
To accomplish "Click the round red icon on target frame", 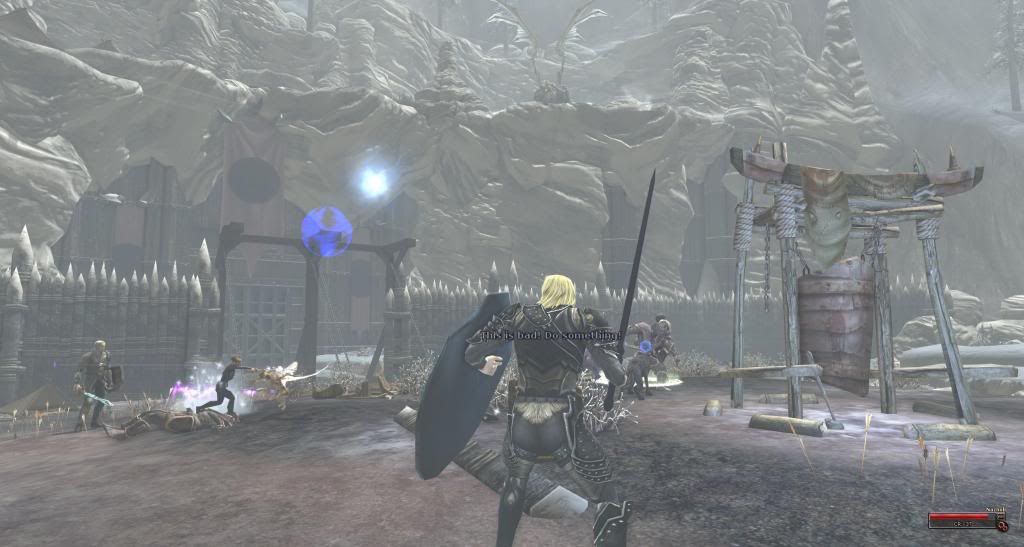I will tap(1003, 527).
